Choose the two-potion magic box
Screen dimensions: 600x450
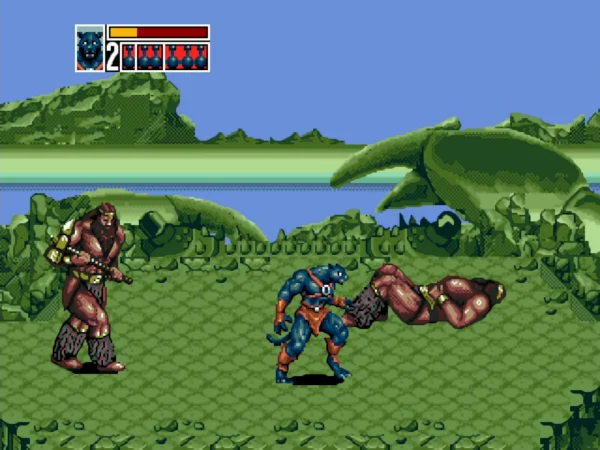click(x=150, y=57)
